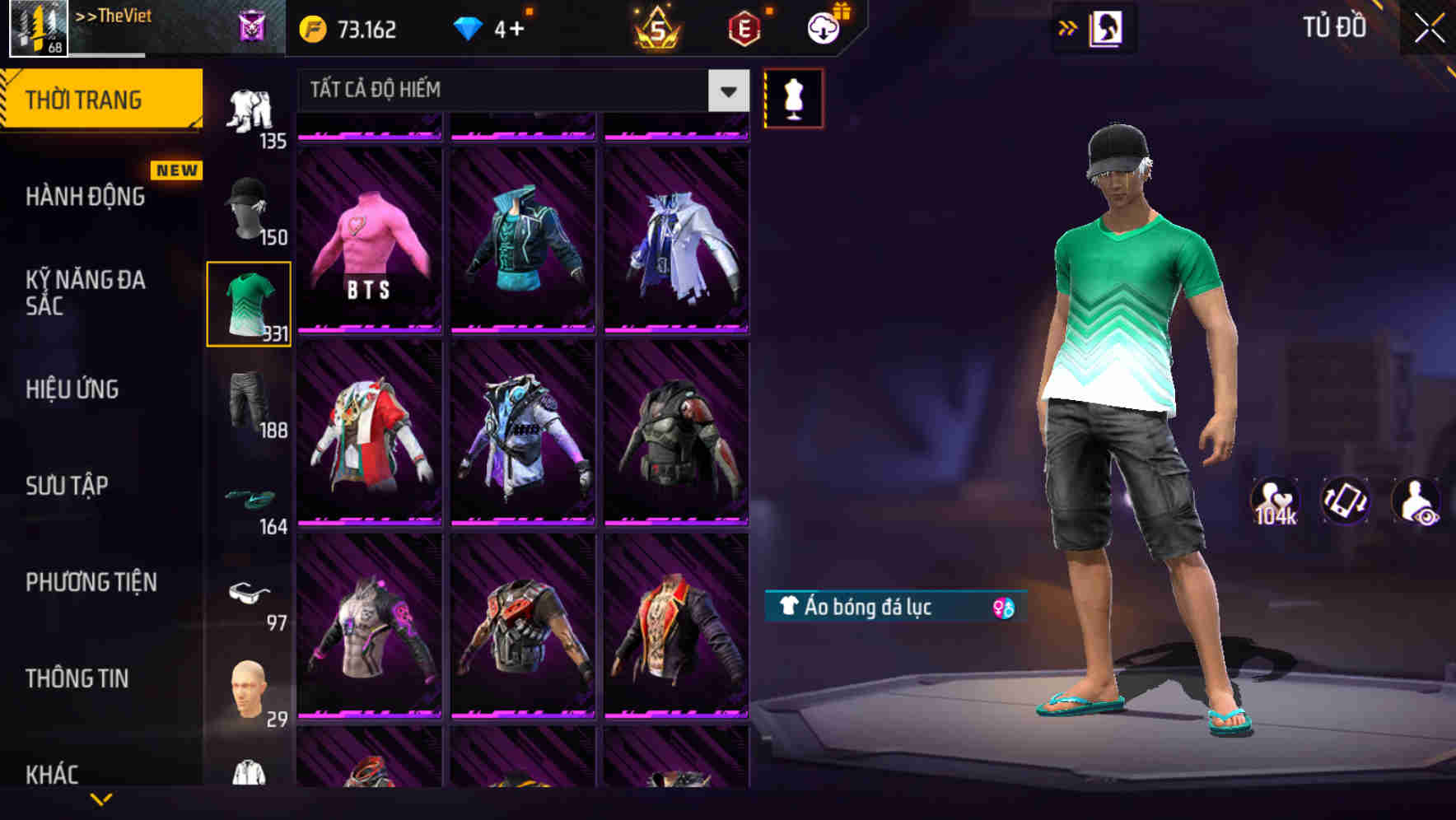Open the character portrait panel at top right
Screen dimensions: 1456x820
click(x=1108, y=28)
